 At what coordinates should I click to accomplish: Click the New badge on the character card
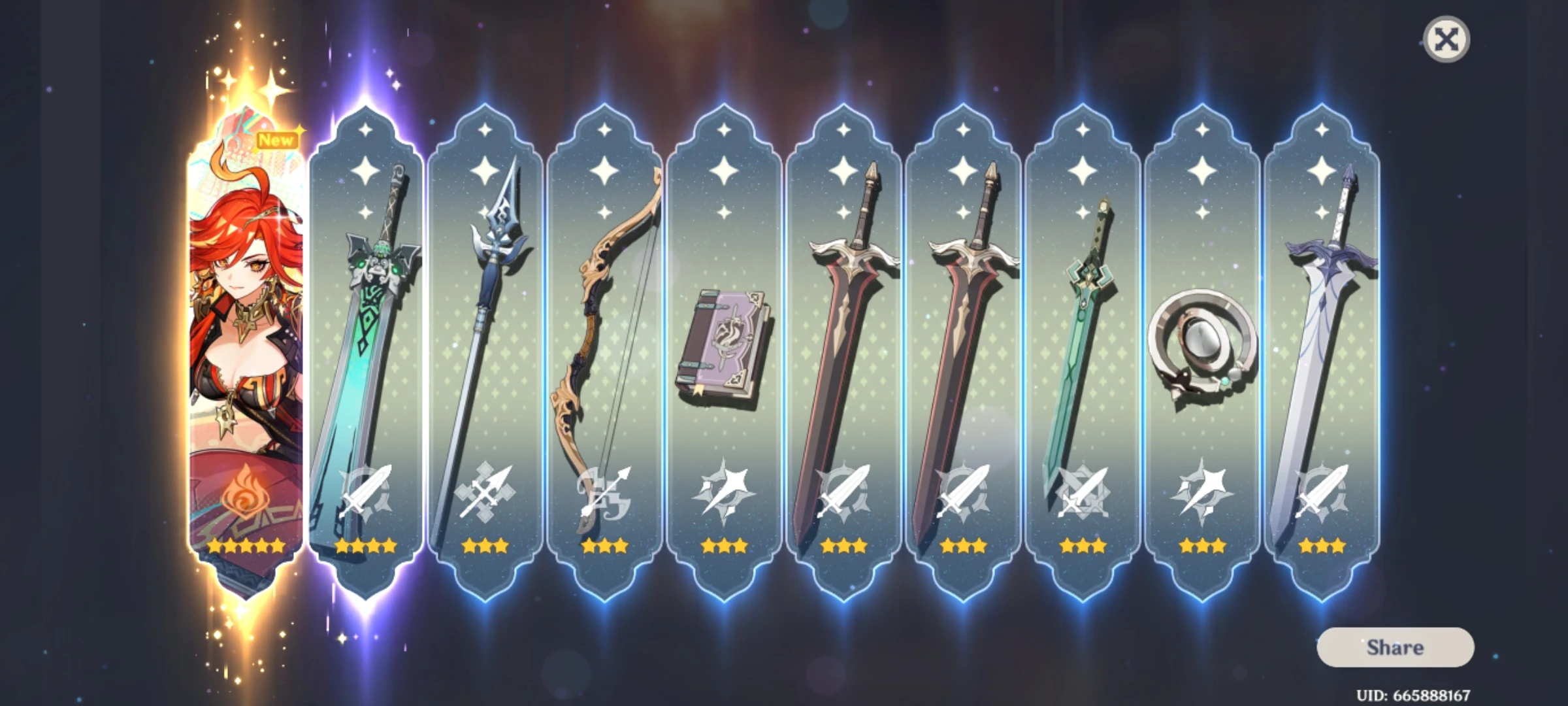(x=277, y=138)
